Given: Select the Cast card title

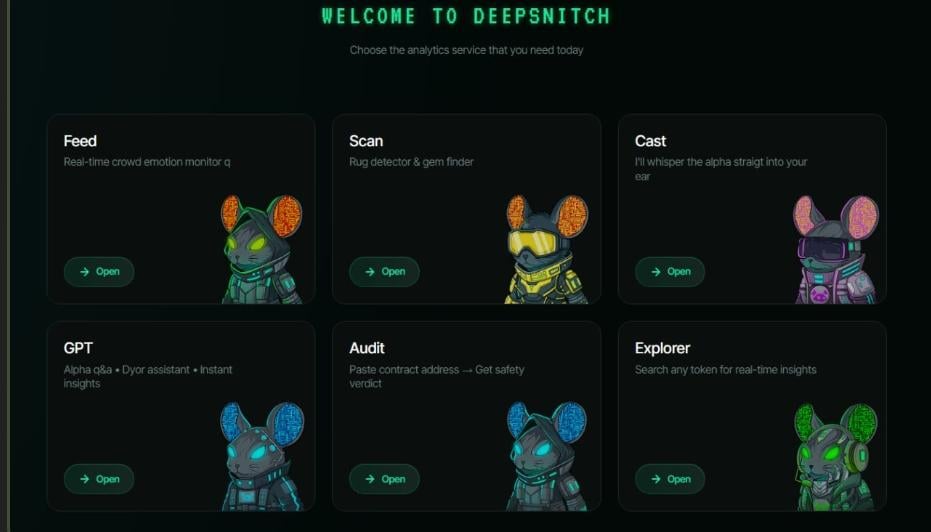Looking at the screenshot, I should pos(650,141).
